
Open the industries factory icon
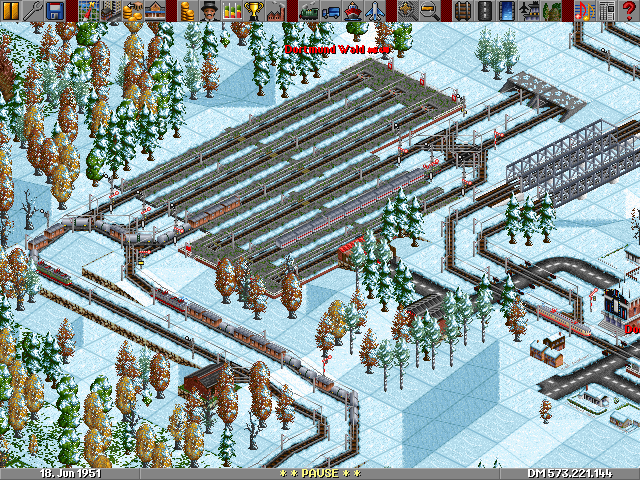tap(277, 10)
